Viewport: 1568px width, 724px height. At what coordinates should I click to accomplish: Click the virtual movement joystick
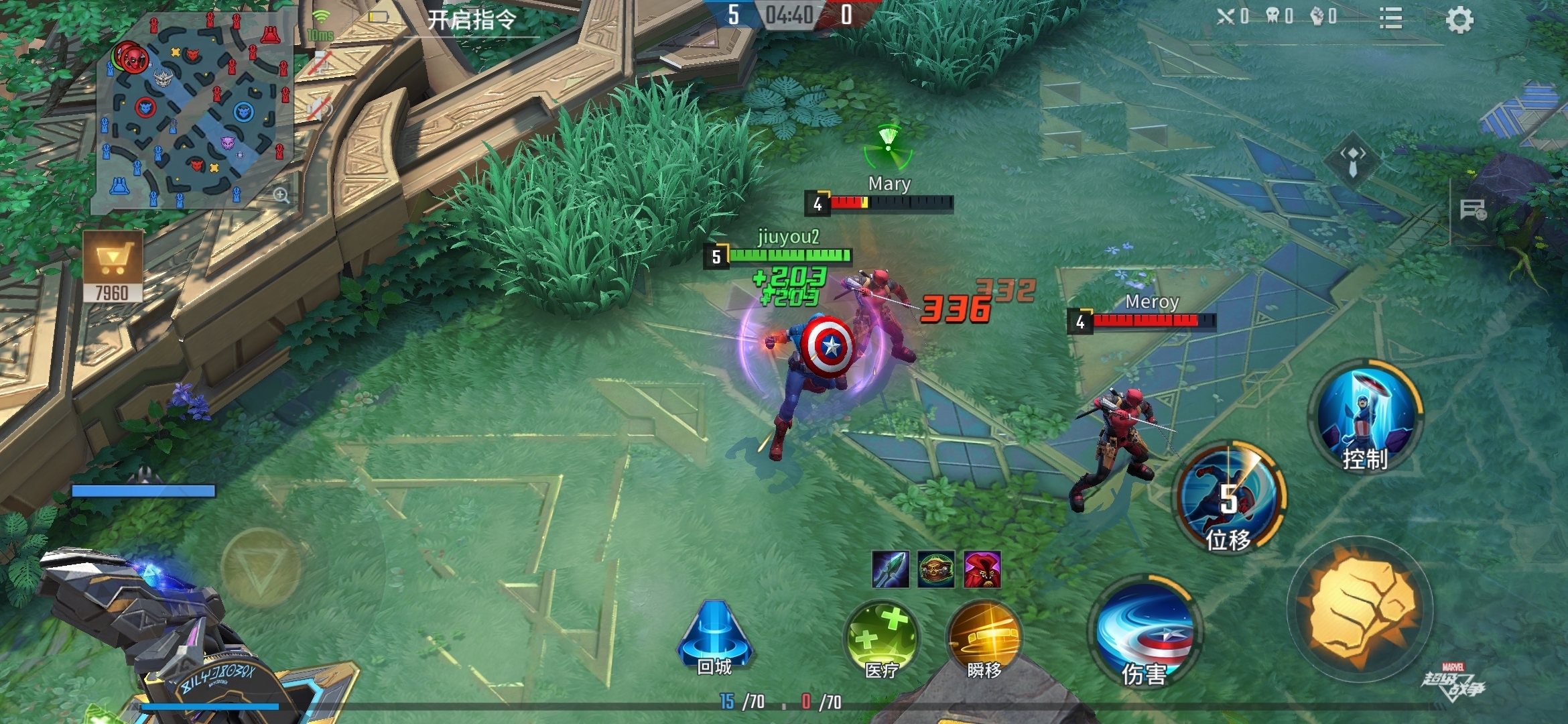[260, 567]
